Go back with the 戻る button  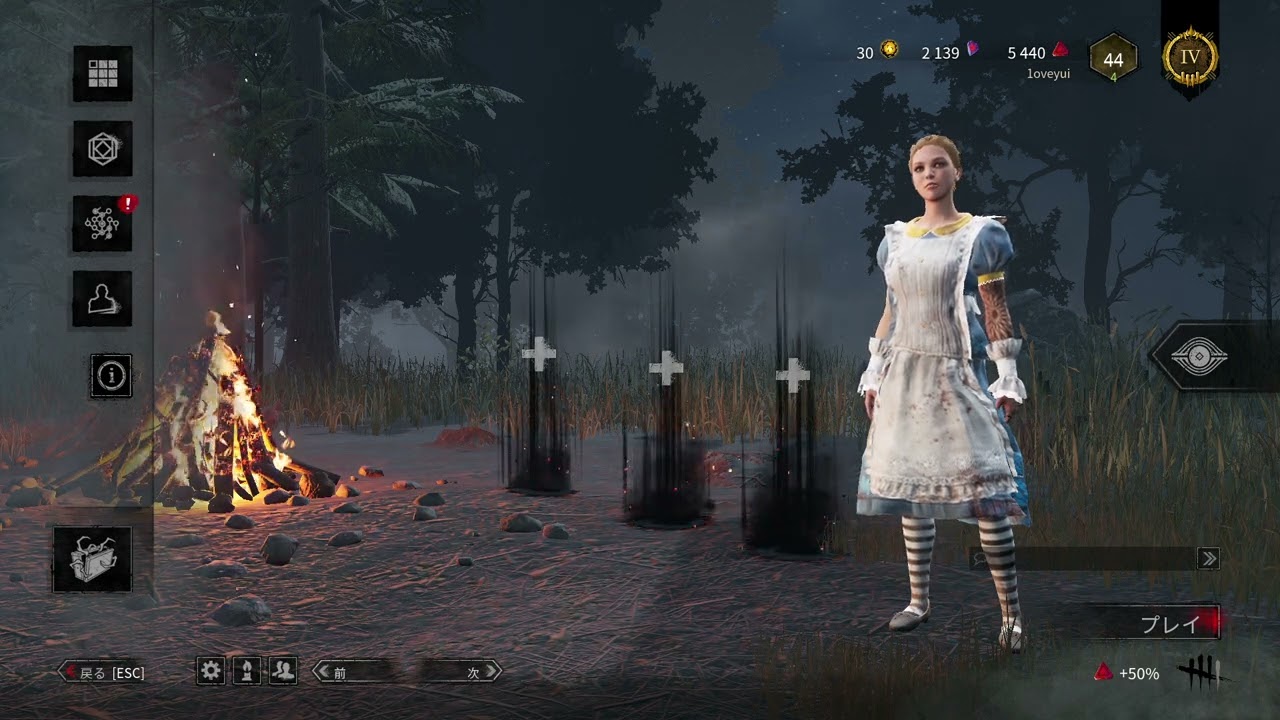[x=103, y=672]
